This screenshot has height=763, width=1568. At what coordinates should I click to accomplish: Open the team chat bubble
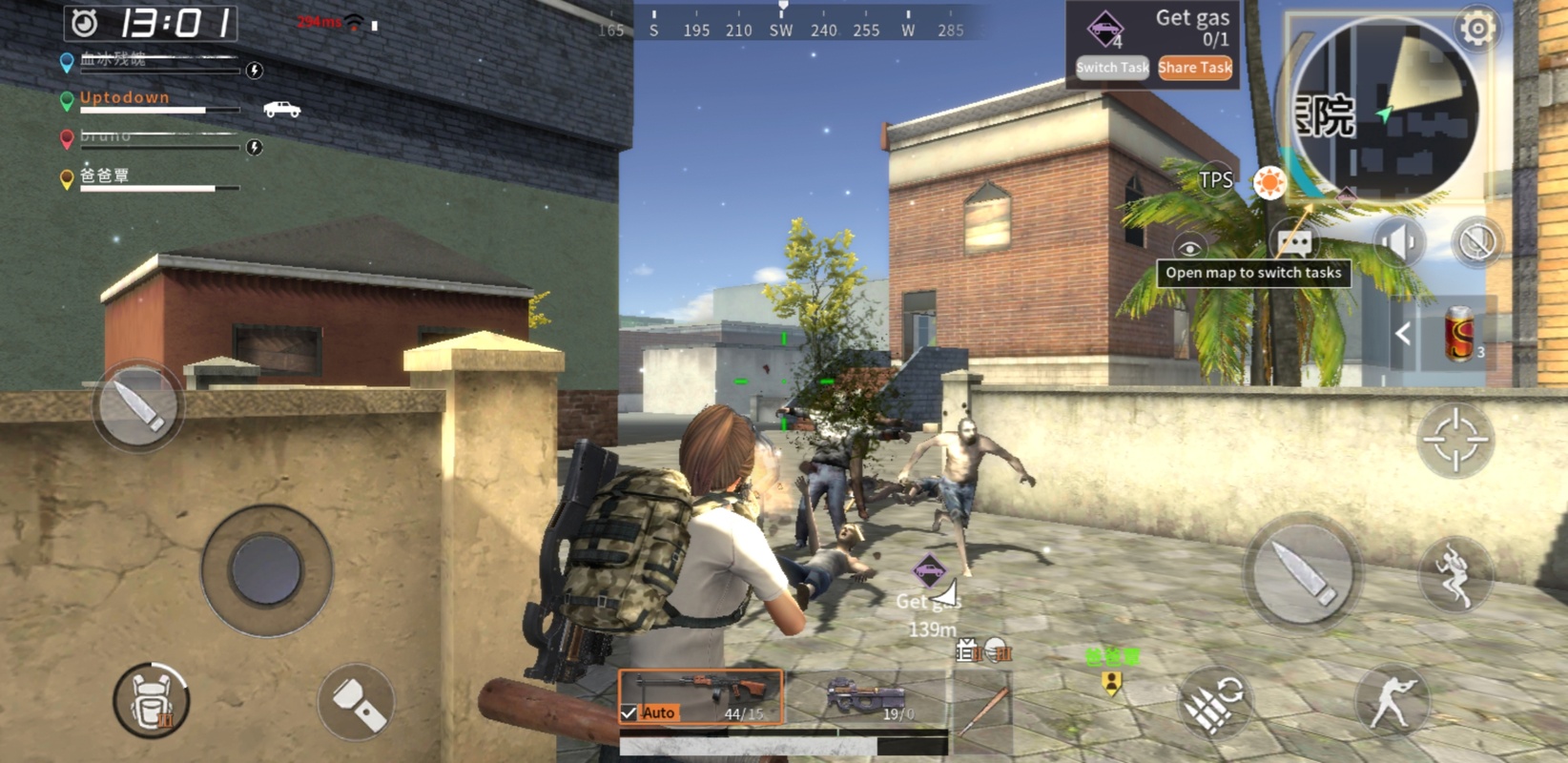coord(1293,242)
